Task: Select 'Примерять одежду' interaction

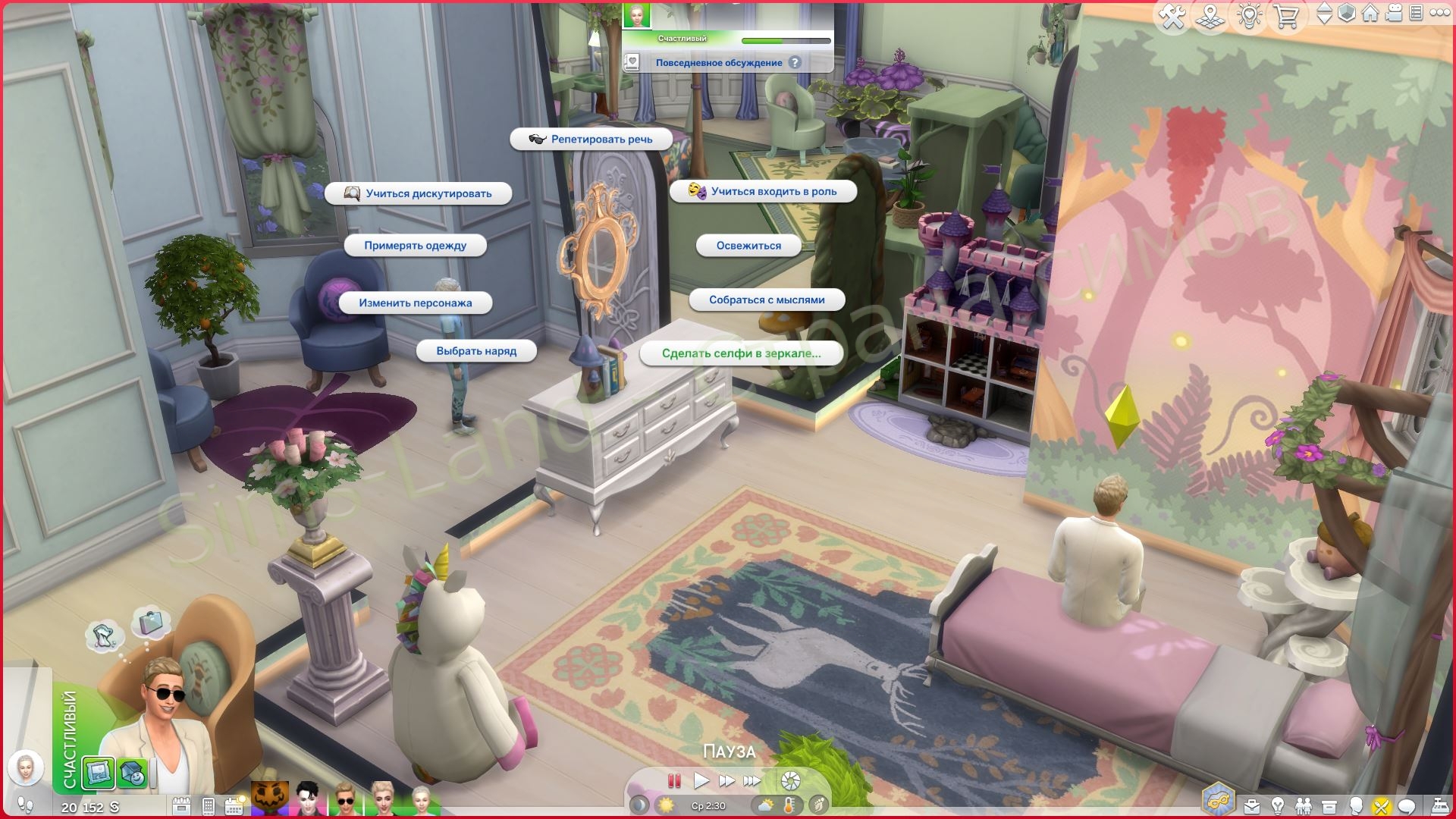Action: 415,246
